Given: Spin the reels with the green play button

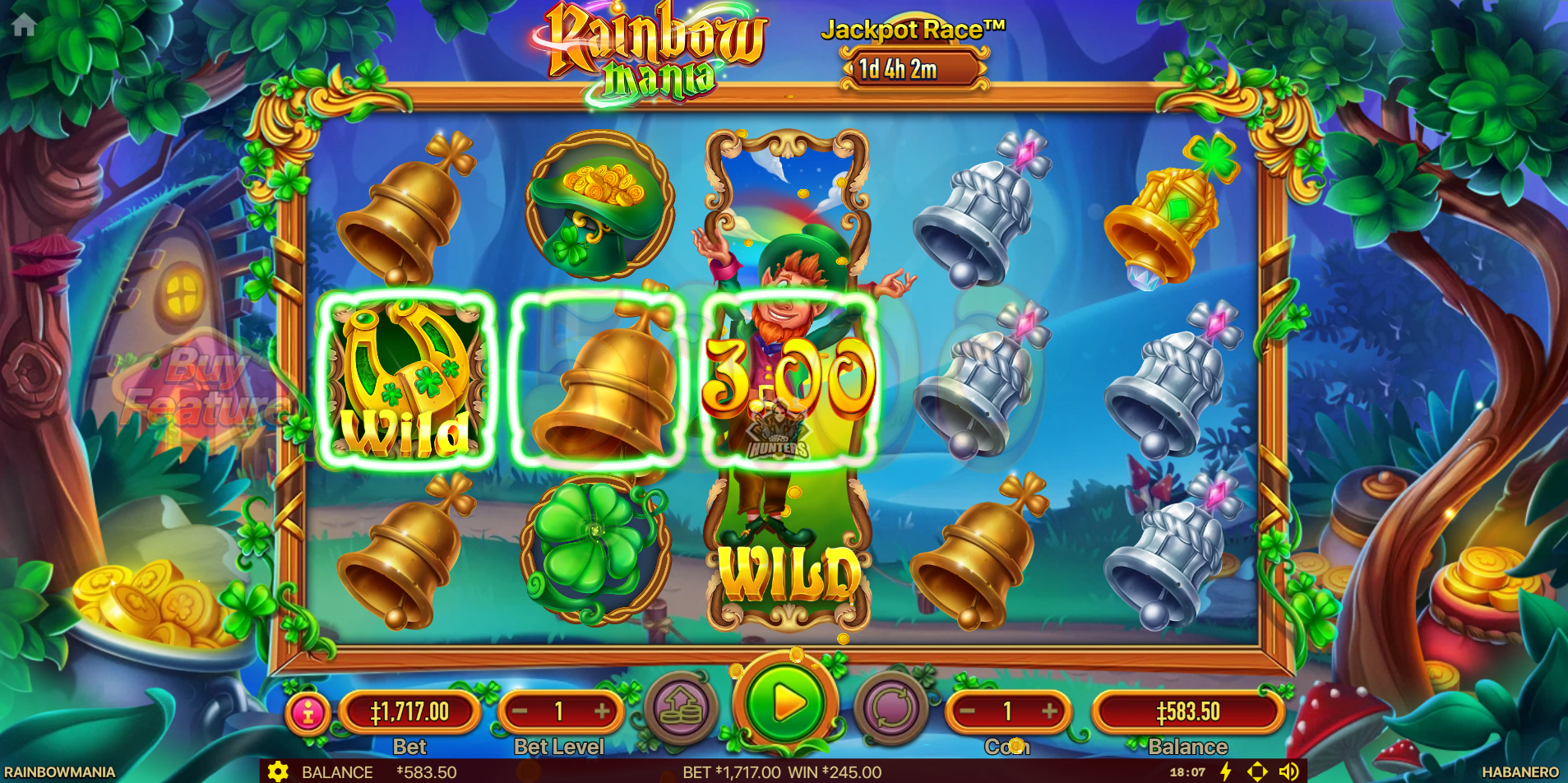Looking at the screenshot, I should pos(786,704).
